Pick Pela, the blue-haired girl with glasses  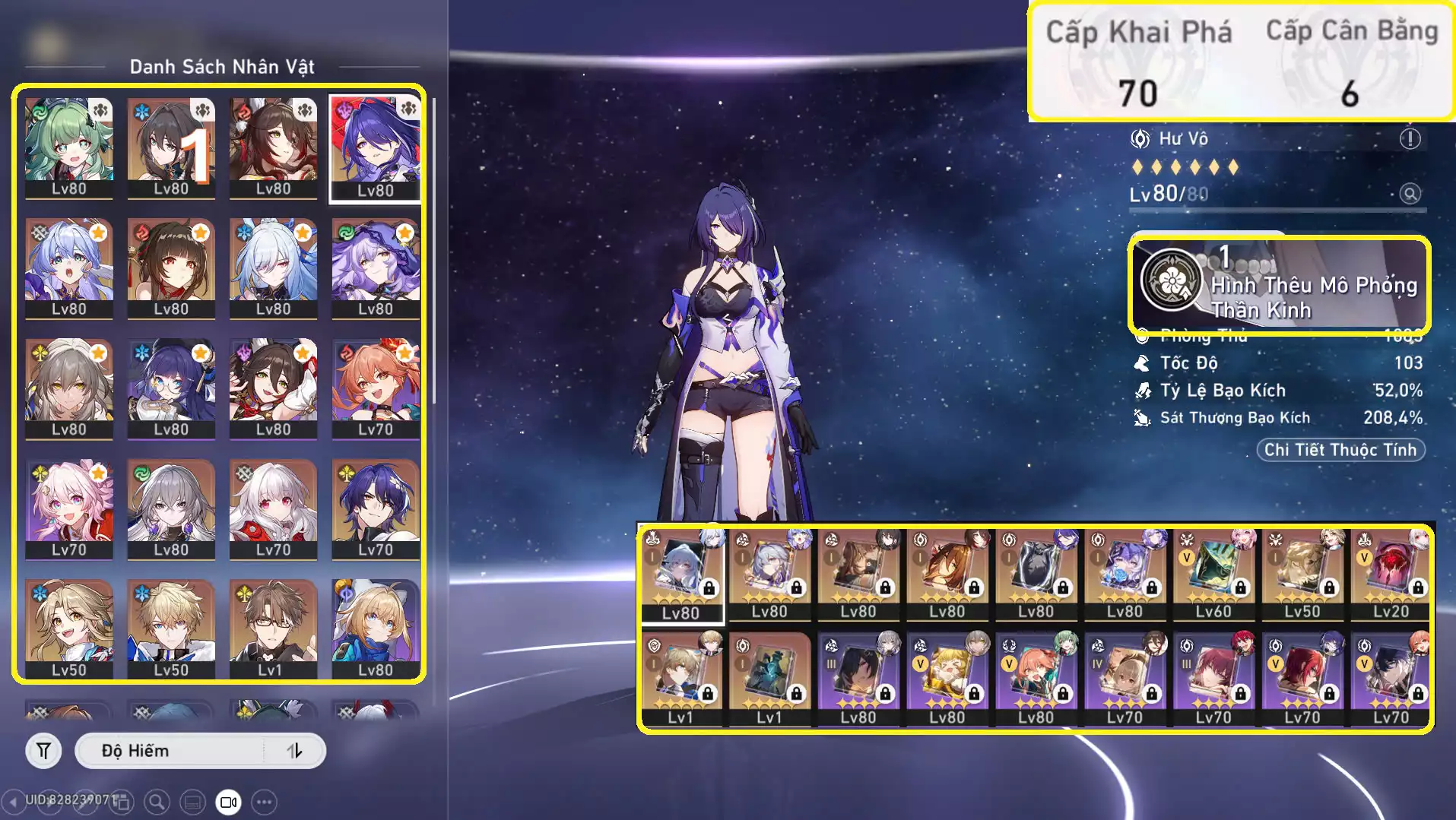click(171, 388)
